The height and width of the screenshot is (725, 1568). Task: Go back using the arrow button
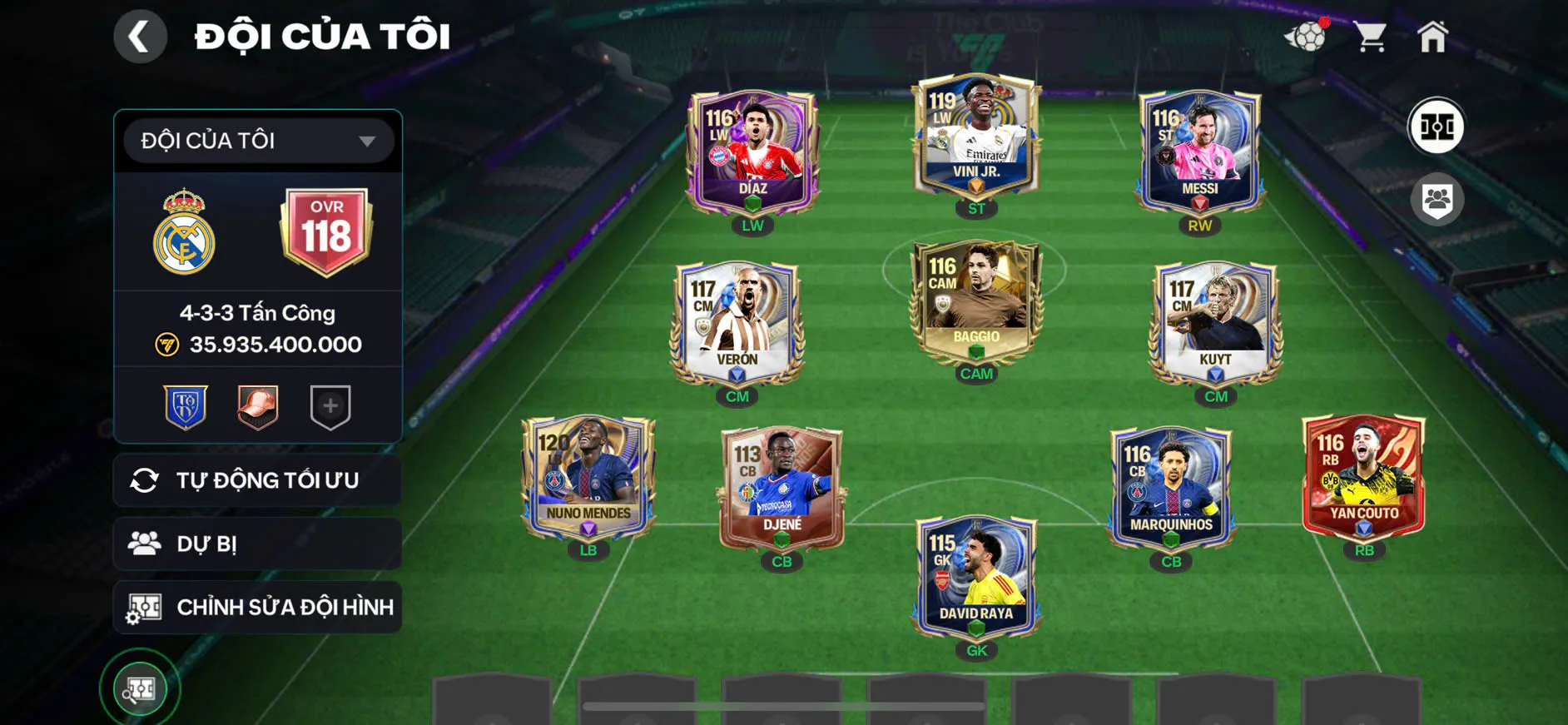140,37
